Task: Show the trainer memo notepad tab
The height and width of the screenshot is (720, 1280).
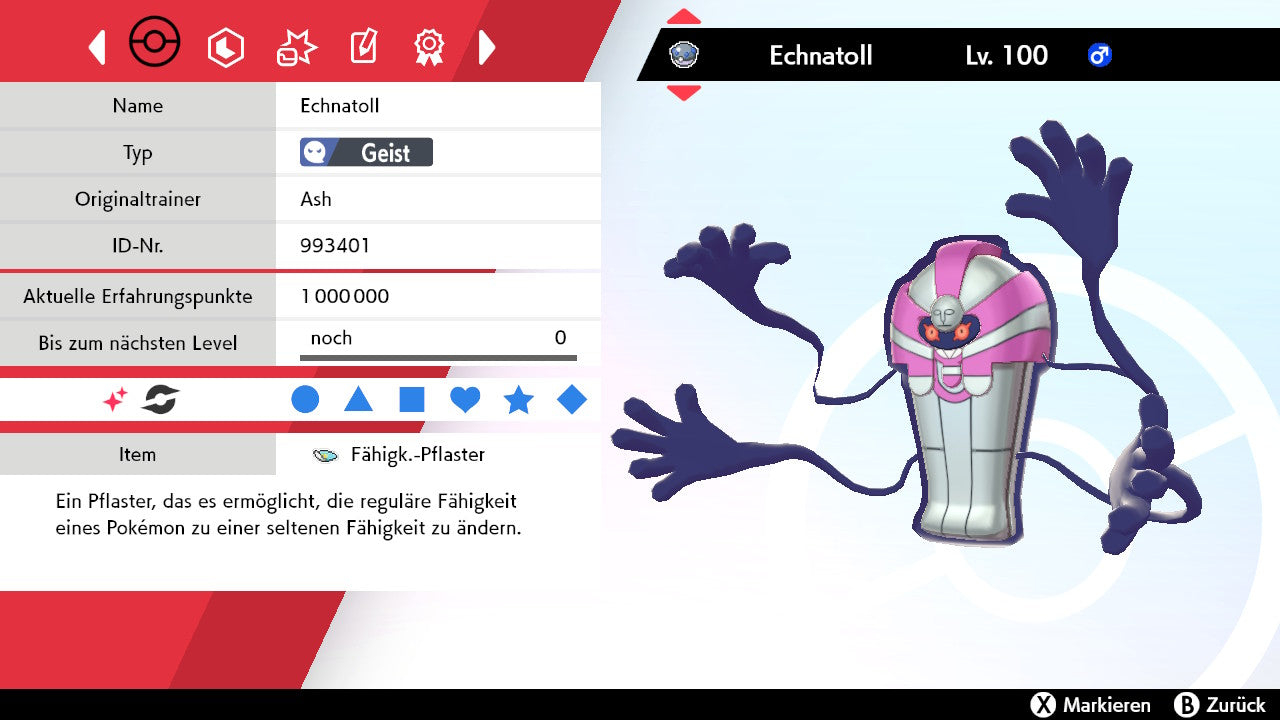Action: point(363,47)
